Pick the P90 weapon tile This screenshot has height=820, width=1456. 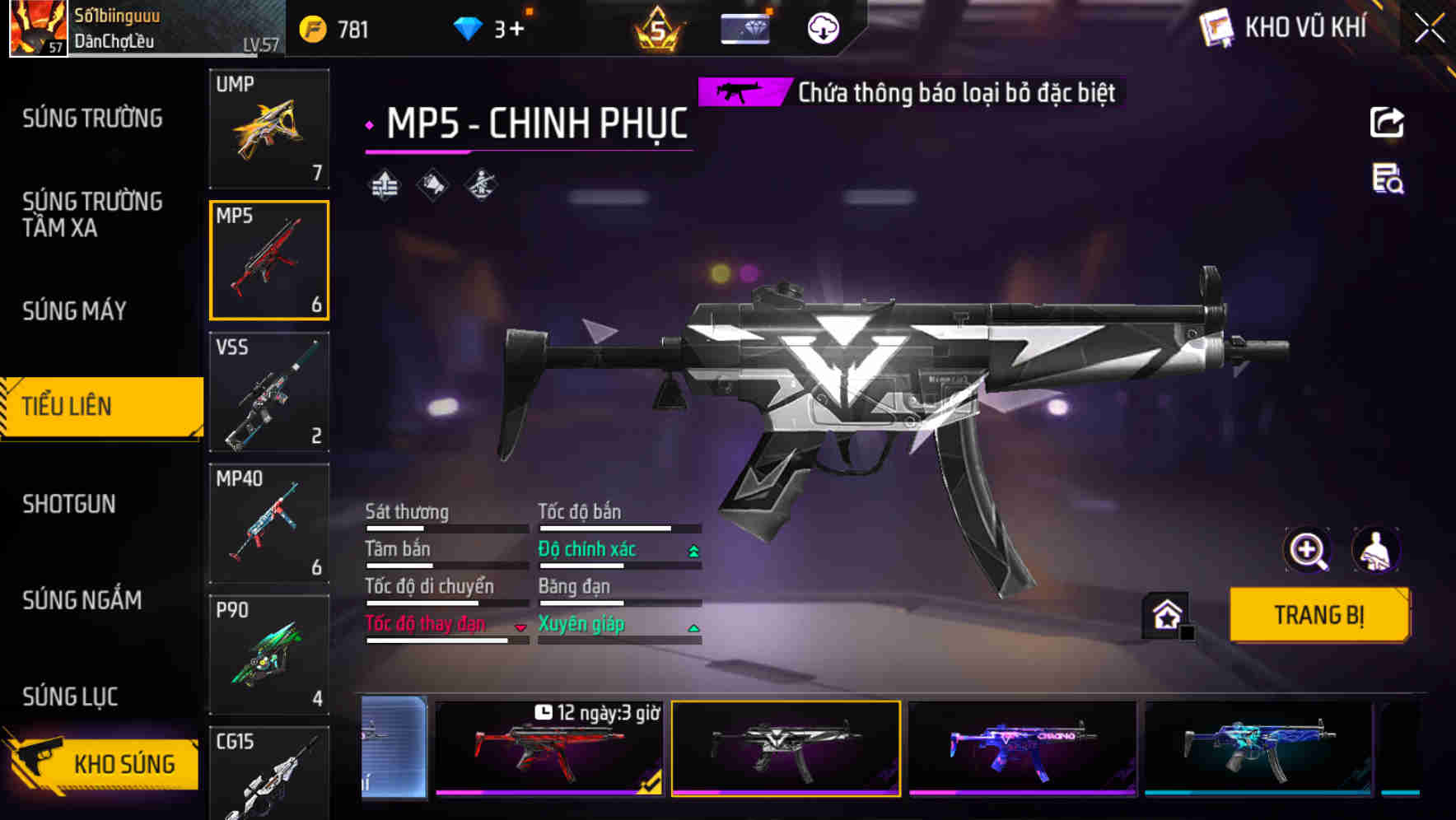[x=269, y=655]
